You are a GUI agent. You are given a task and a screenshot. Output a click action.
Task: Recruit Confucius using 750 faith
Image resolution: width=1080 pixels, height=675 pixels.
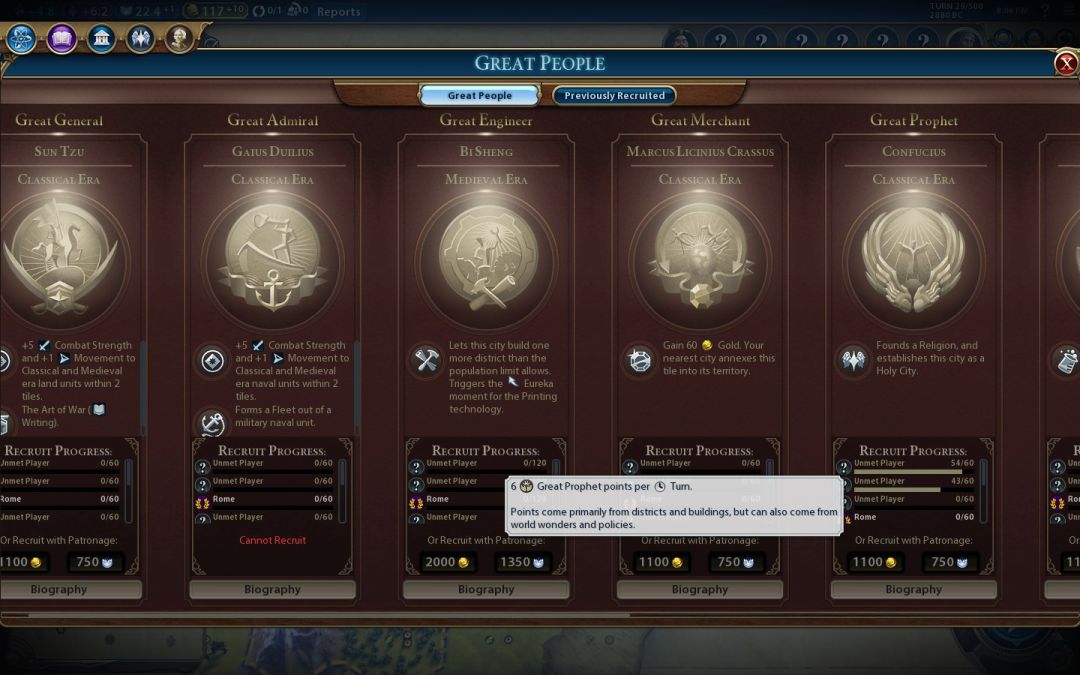click(x=948, y=562)
